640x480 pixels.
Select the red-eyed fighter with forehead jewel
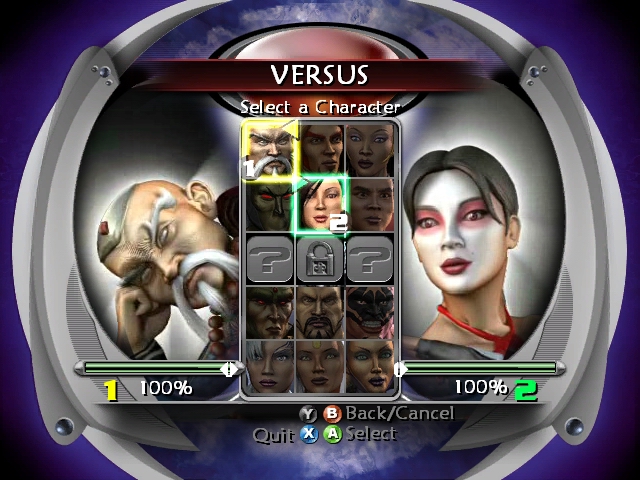(x=269, y=312)
